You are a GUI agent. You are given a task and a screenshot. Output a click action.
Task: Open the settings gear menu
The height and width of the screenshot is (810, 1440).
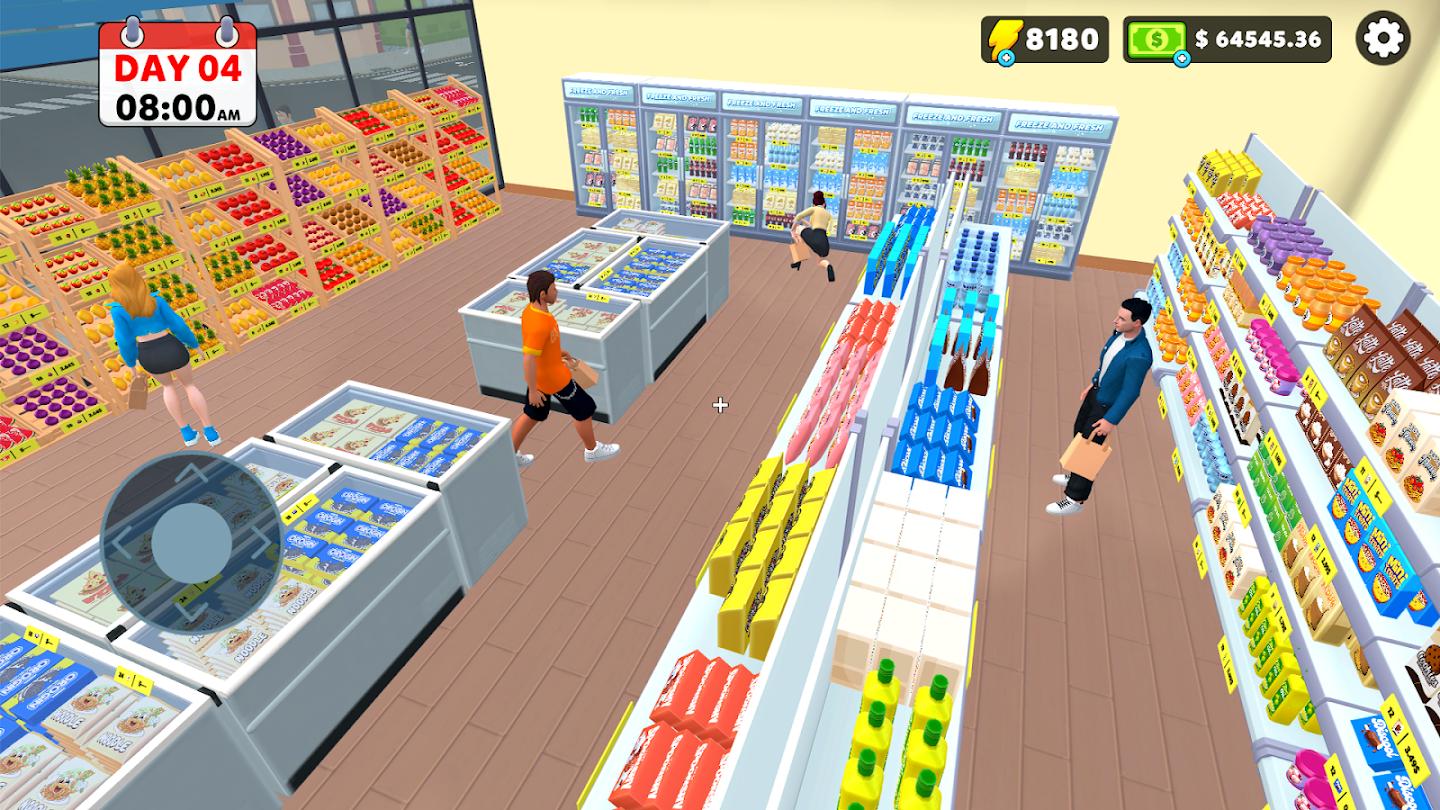click(x=1384, y=40)
